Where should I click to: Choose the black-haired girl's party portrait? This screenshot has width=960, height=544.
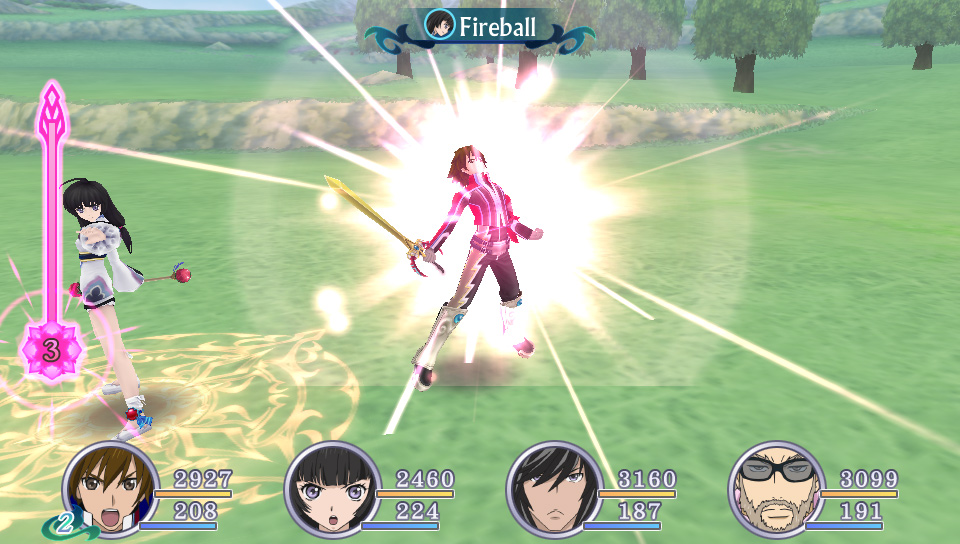coord(332,488)
